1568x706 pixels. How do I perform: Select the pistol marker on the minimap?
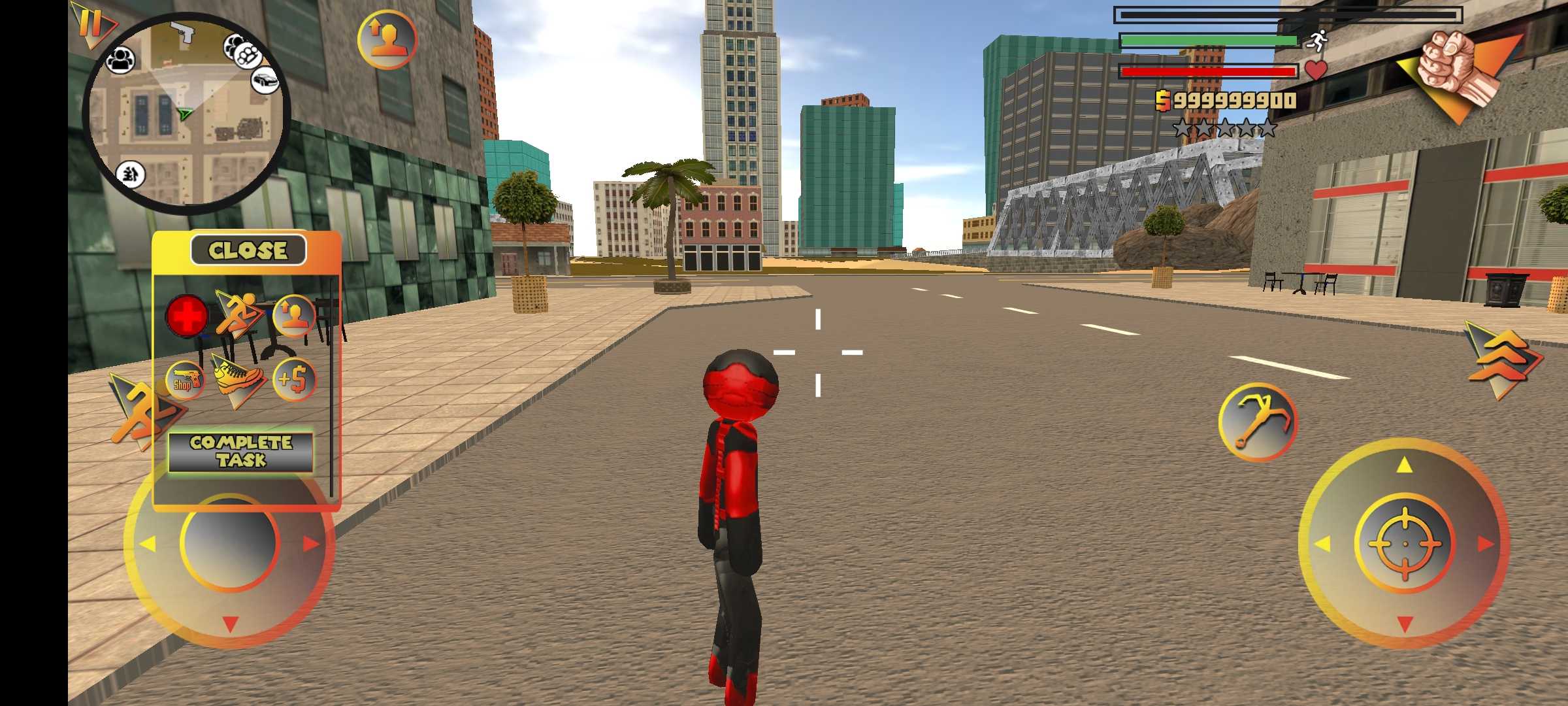pyautogui.click(x=184, y=31)
